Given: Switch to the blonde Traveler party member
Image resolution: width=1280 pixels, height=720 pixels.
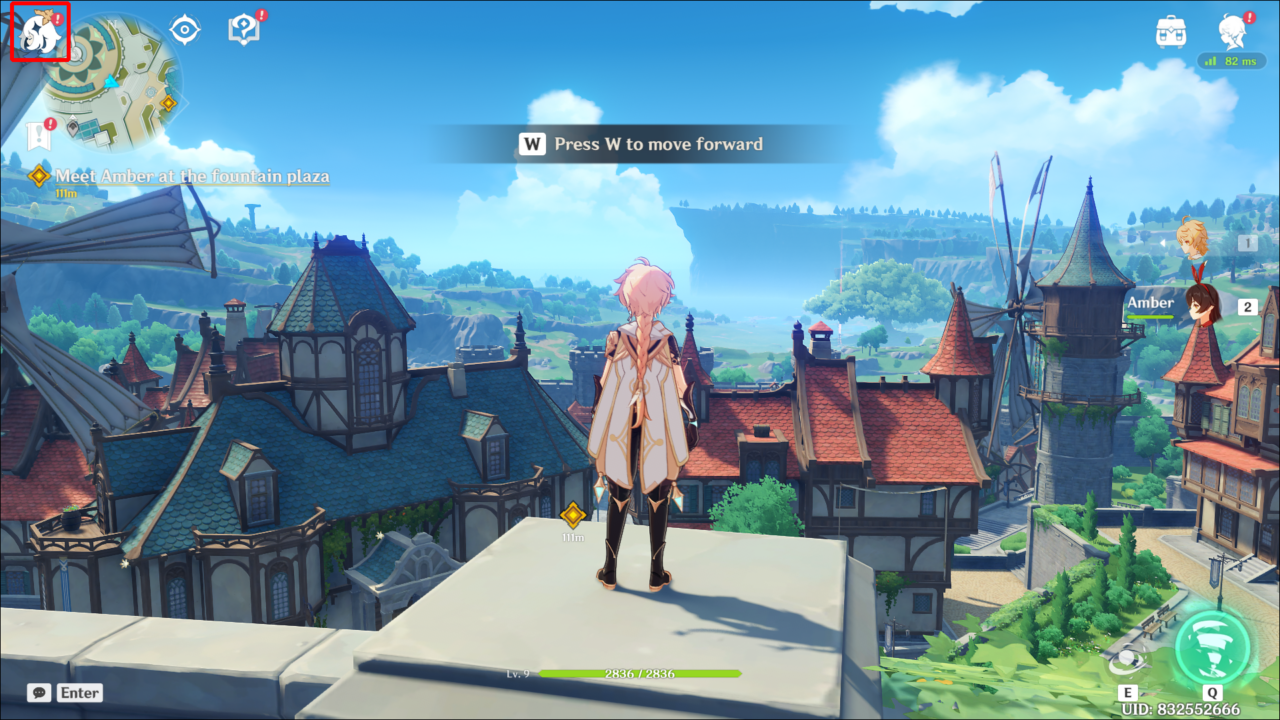Looking at the screenshot, I should (x=1192, y=240).
